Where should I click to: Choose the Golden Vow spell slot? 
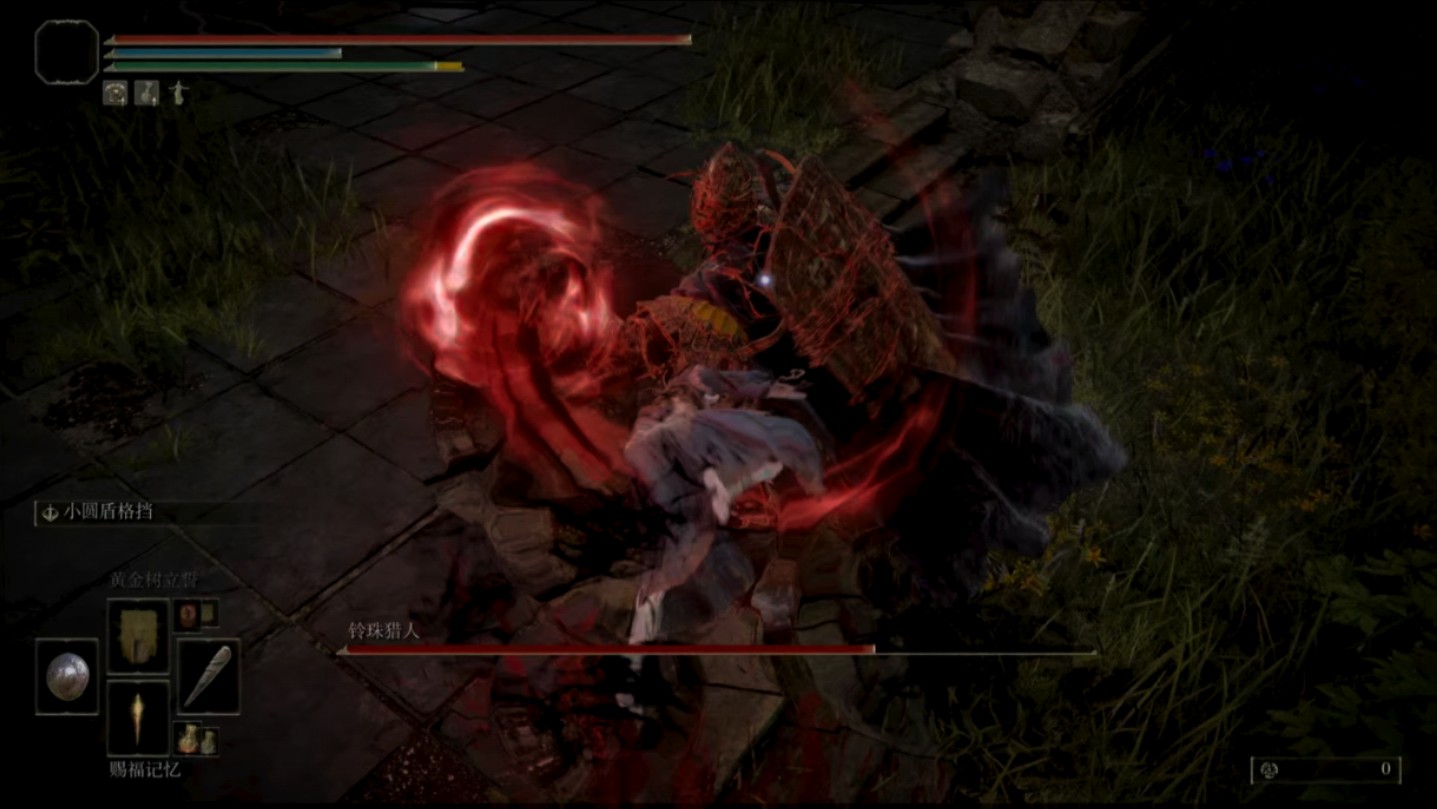point(138,635)
